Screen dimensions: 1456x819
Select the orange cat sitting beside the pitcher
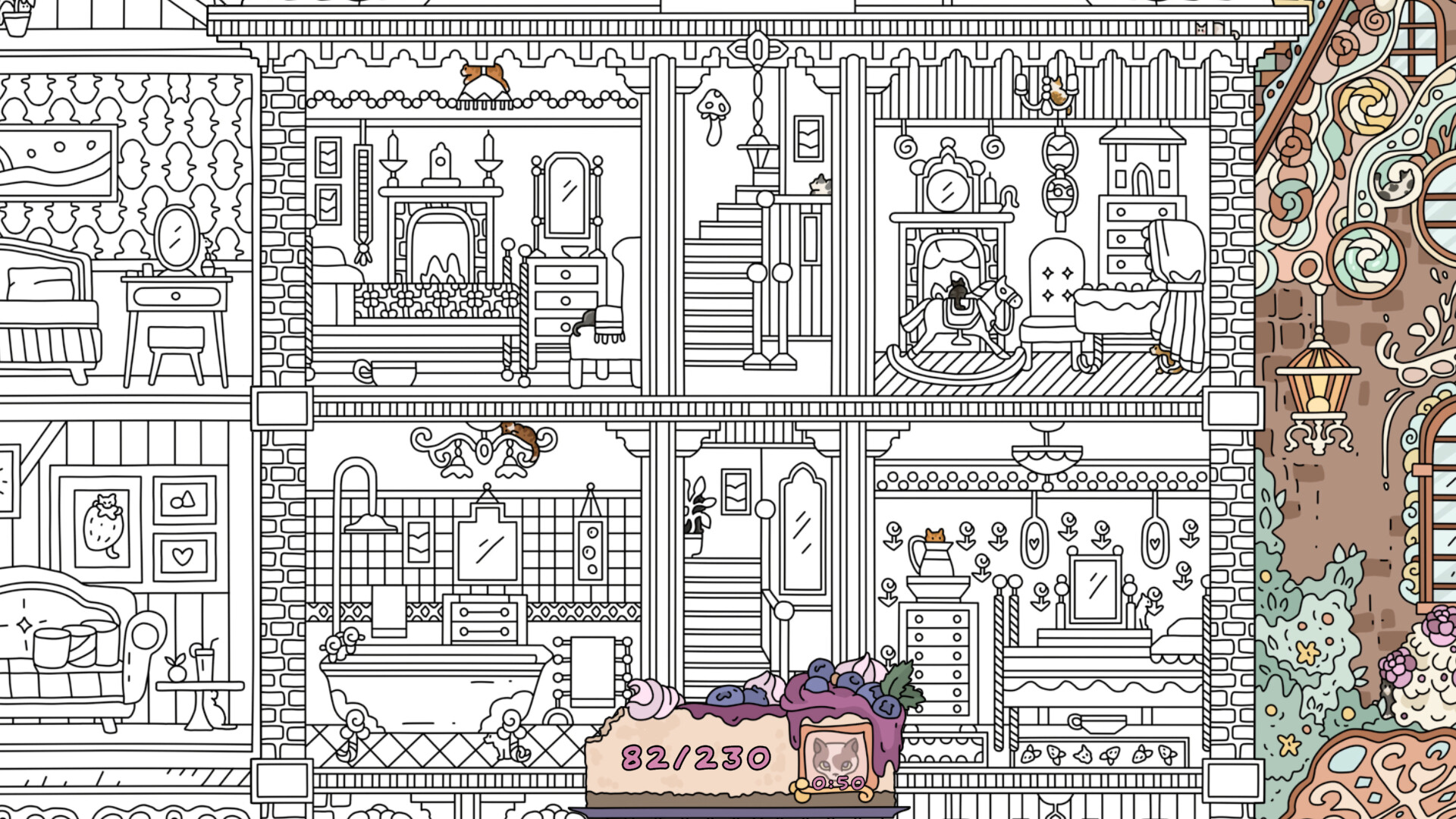[934, 535]
